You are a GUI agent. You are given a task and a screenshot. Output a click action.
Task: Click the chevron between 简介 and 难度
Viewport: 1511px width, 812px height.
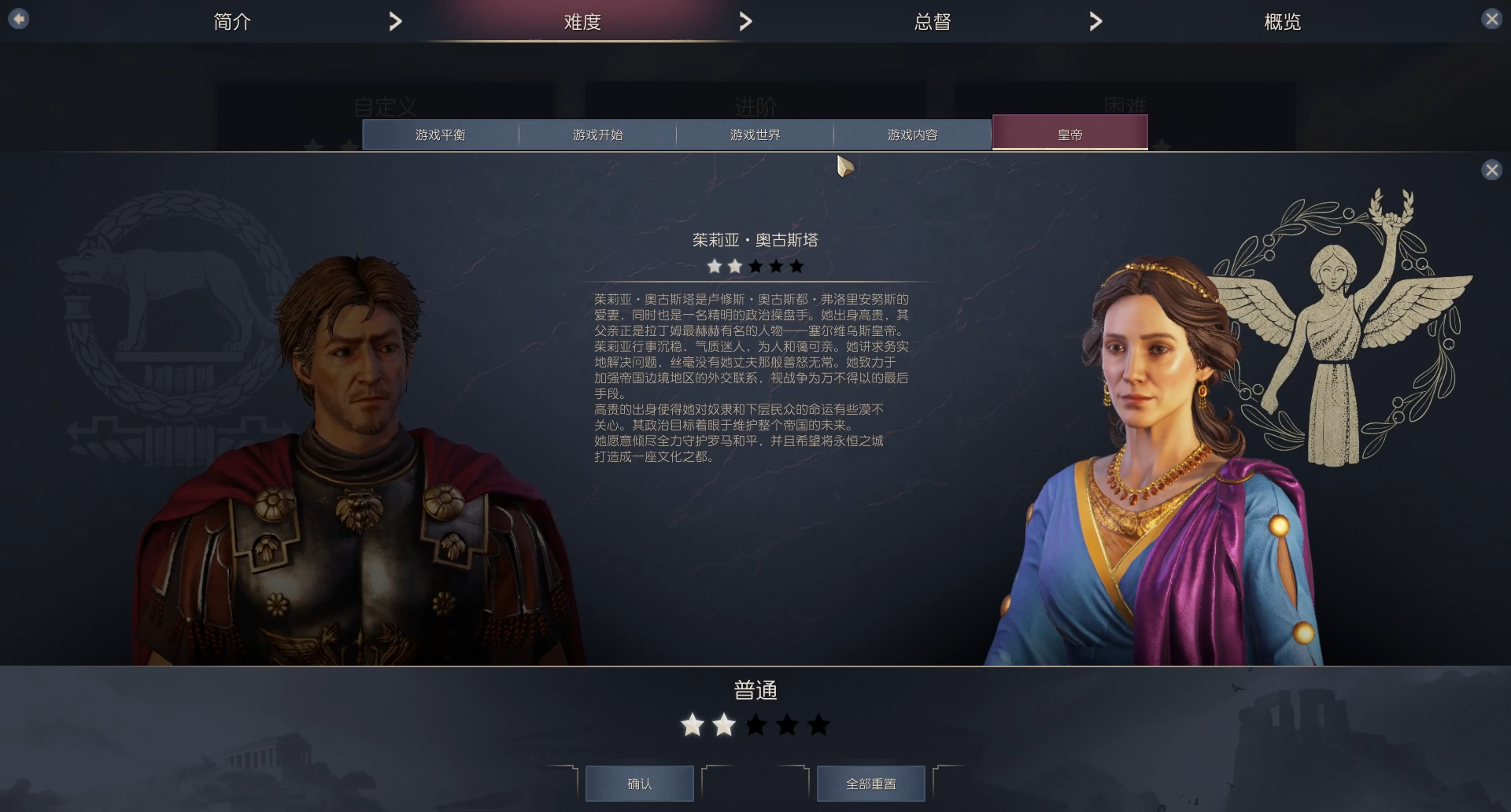(x=396, y=21)
